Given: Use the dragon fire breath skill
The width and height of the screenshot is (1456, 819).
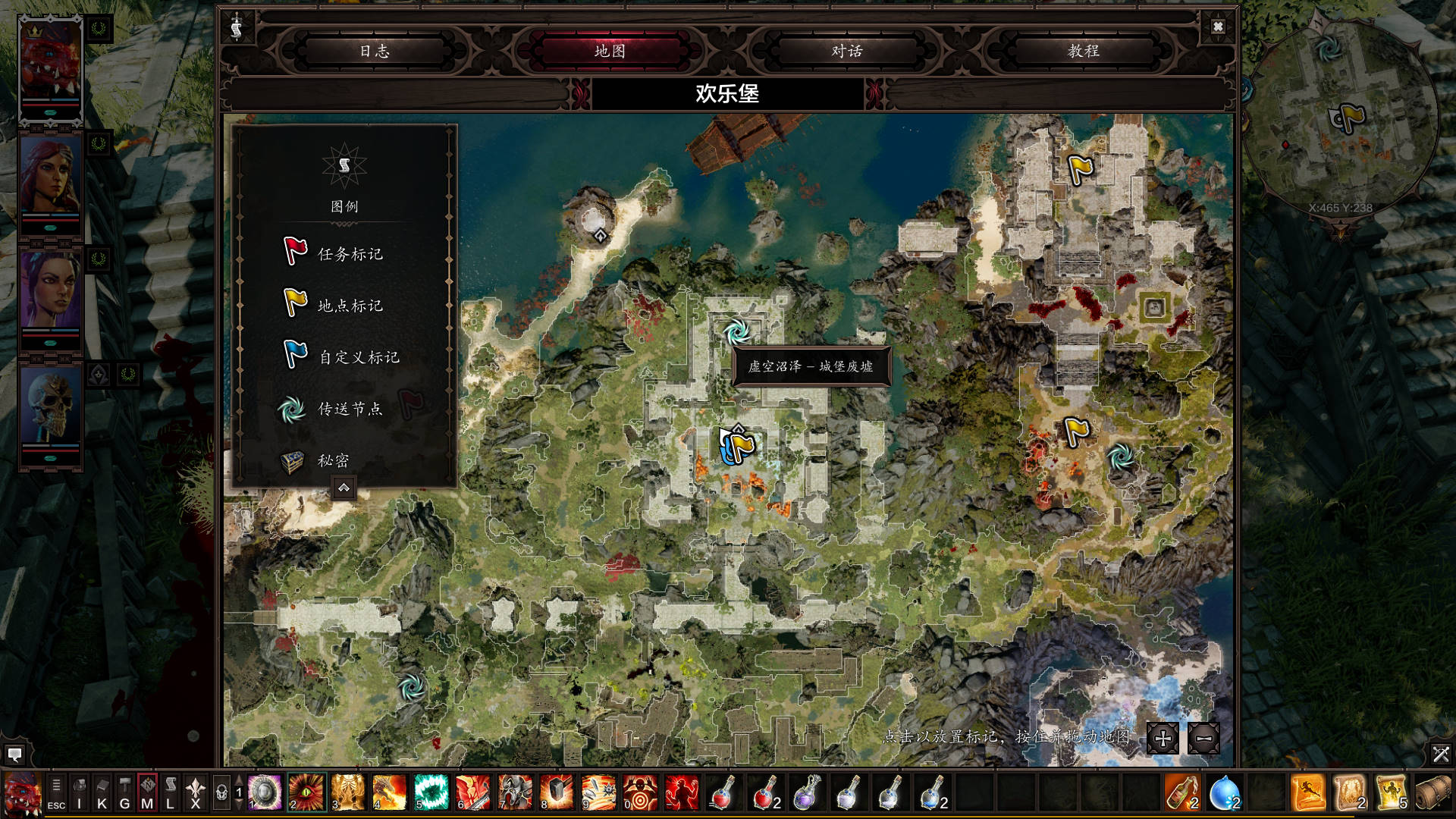Looking at the screenshot, I should [390, 792].
